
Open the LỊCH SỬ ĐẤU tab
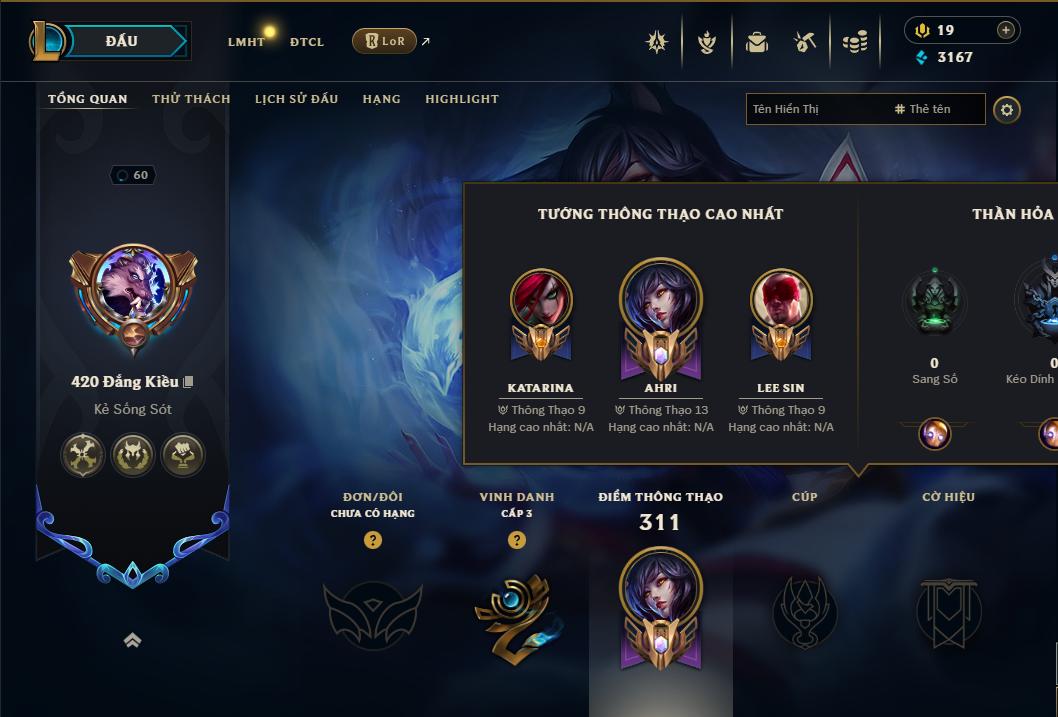(296, 99)
